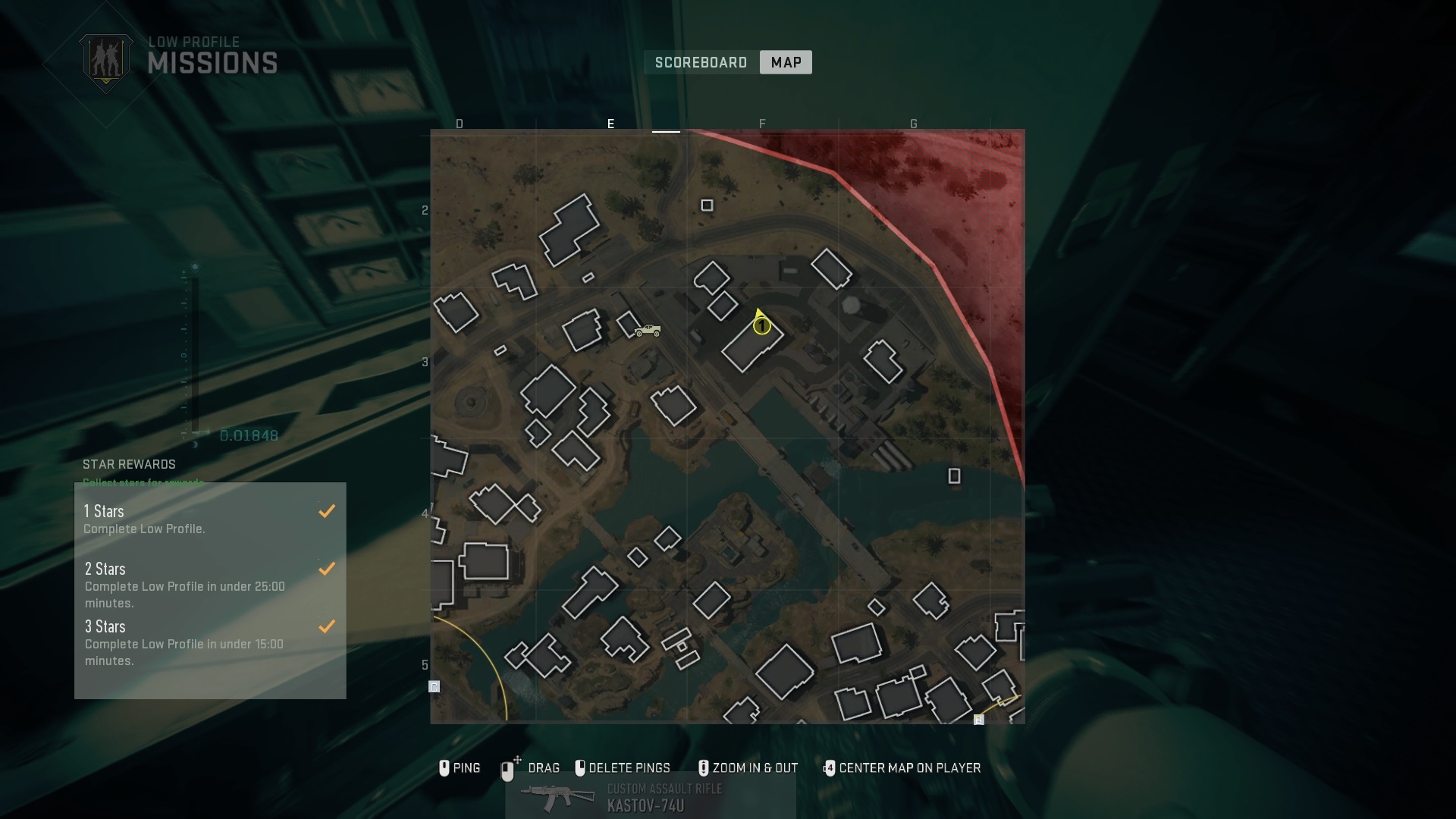Toggle the 2 Stars completion checkmark

tap(328, 569)
